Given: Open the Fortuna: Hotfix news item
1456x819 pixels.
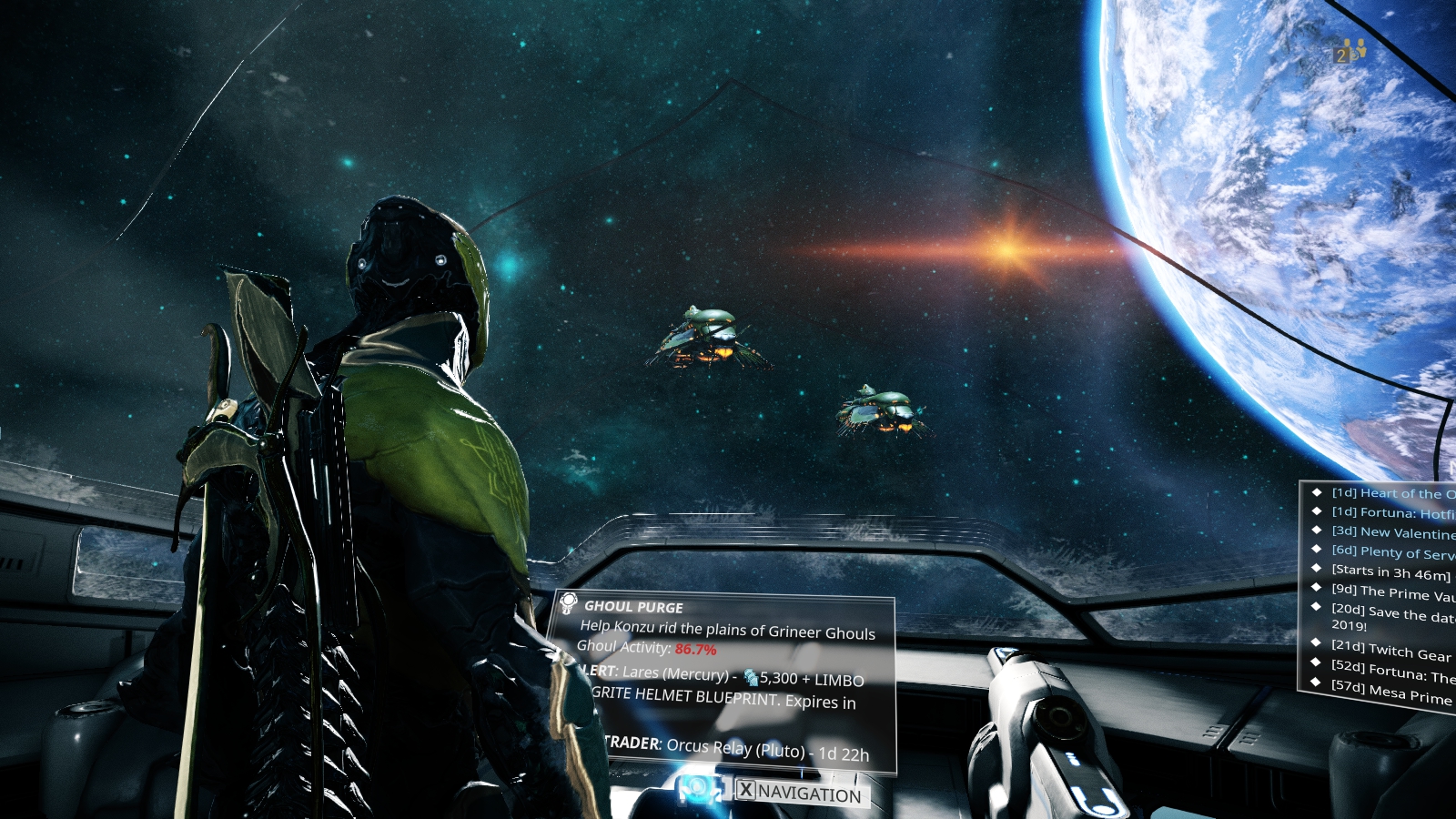Looking at the screenshot, I should 1392,513.
